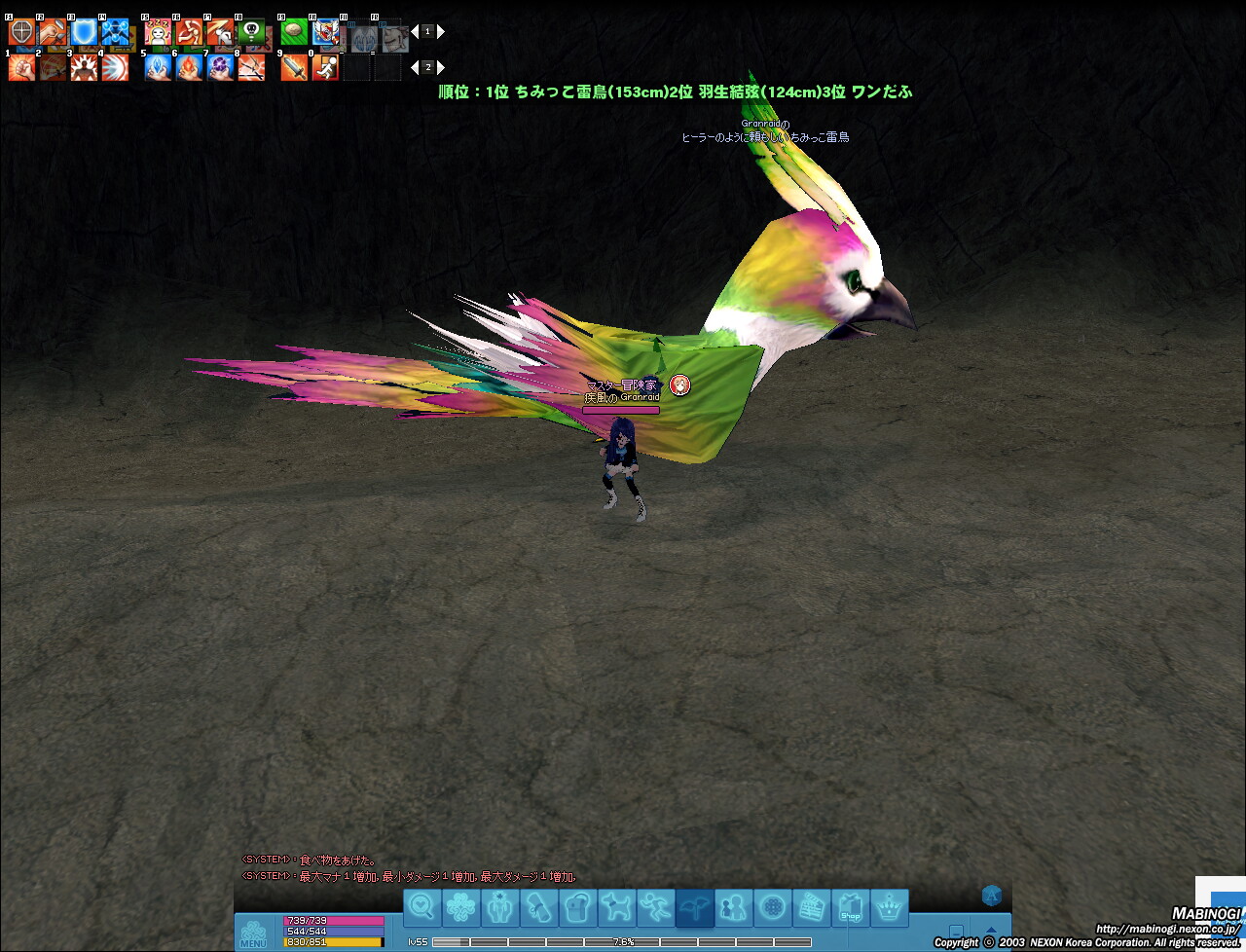Activate the wooden shield skill on F1

coord(21,33)
